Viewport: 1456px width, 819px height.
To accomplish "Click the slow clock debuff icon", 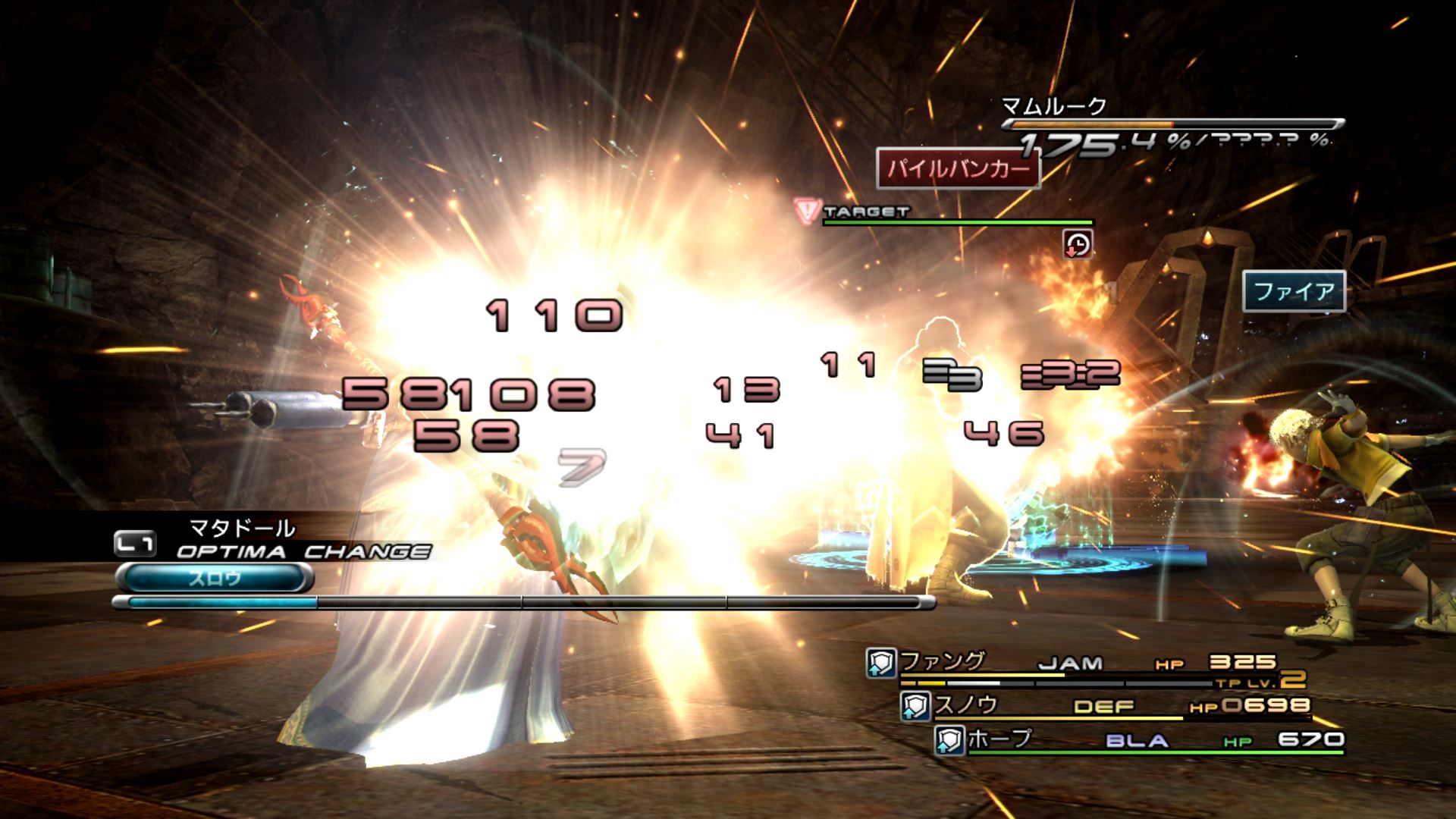I will [1078, 244].
